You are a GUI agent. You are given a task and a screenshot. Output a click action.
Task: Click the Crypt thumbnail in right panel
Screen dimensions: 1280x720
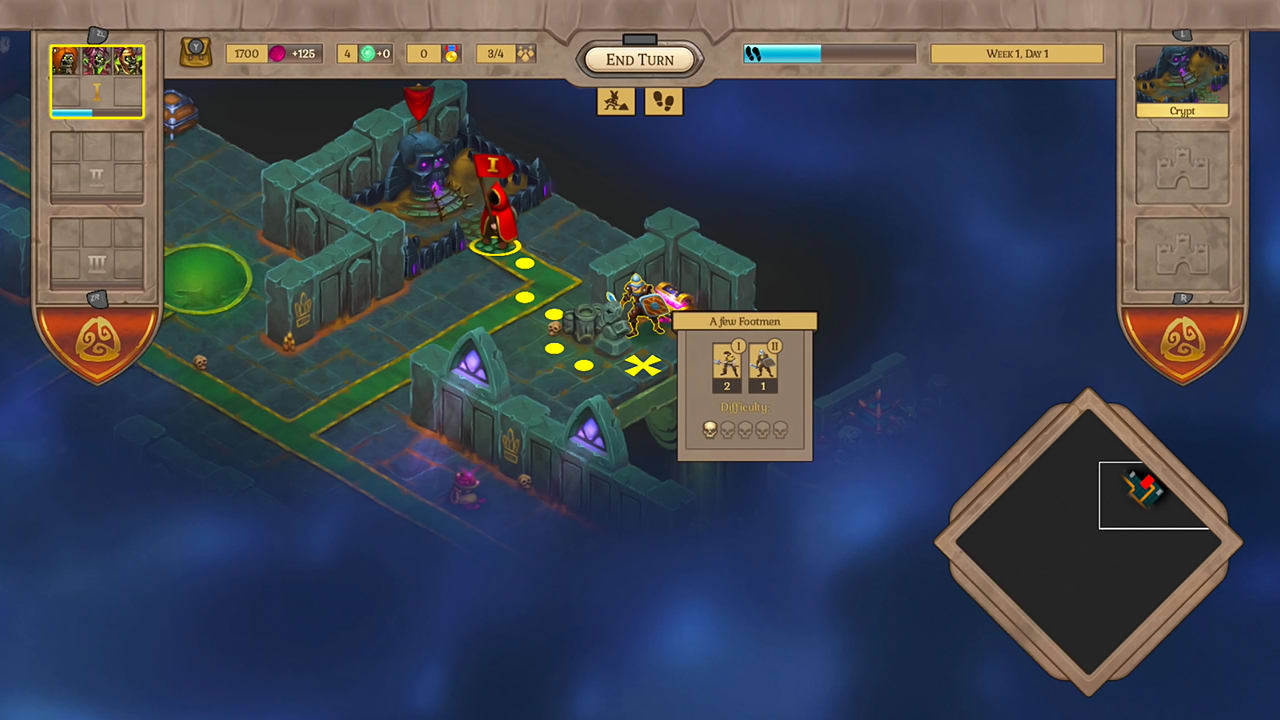(x=1182, y=75)
